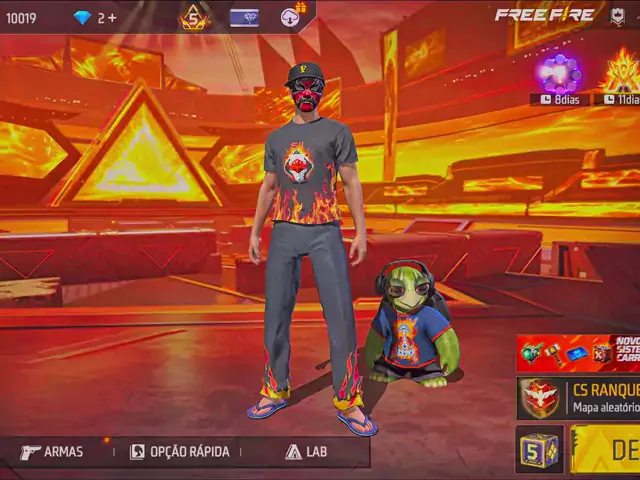640x480 pixels.
Task: Add diamonds via the diamond balance
Action: [96, 18]
